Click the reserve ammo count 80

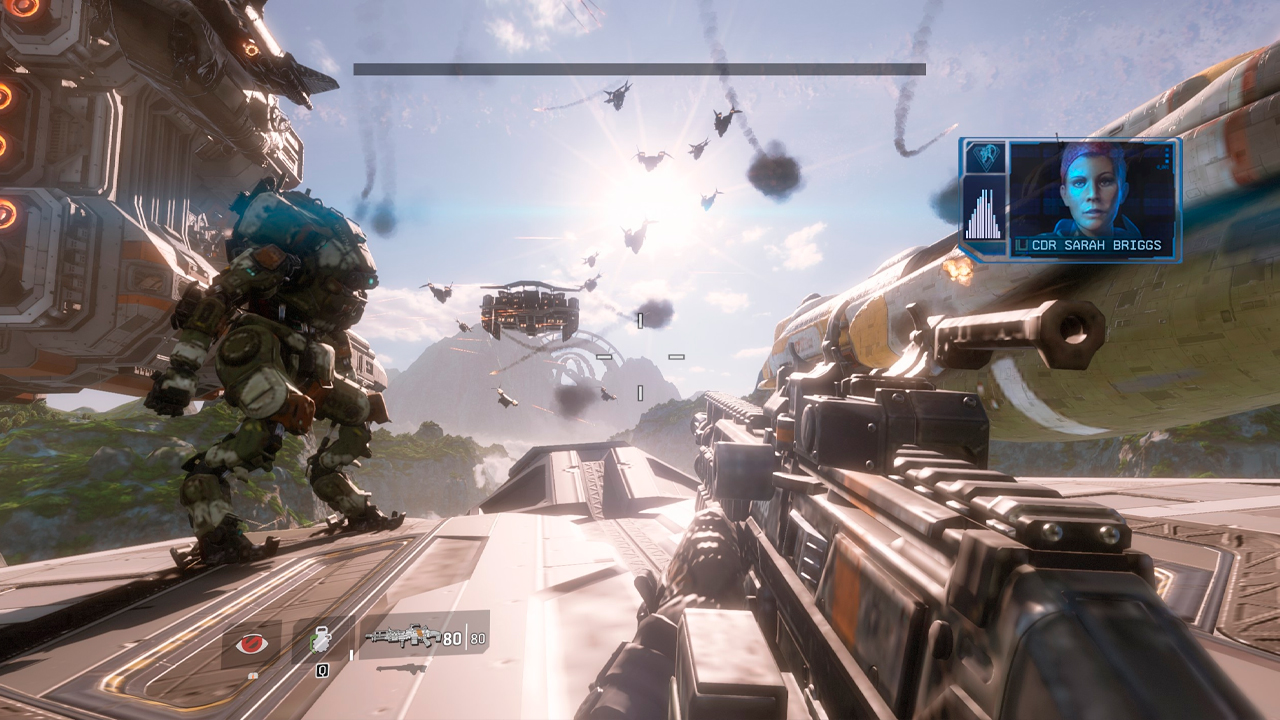click(x=478, y=637)
